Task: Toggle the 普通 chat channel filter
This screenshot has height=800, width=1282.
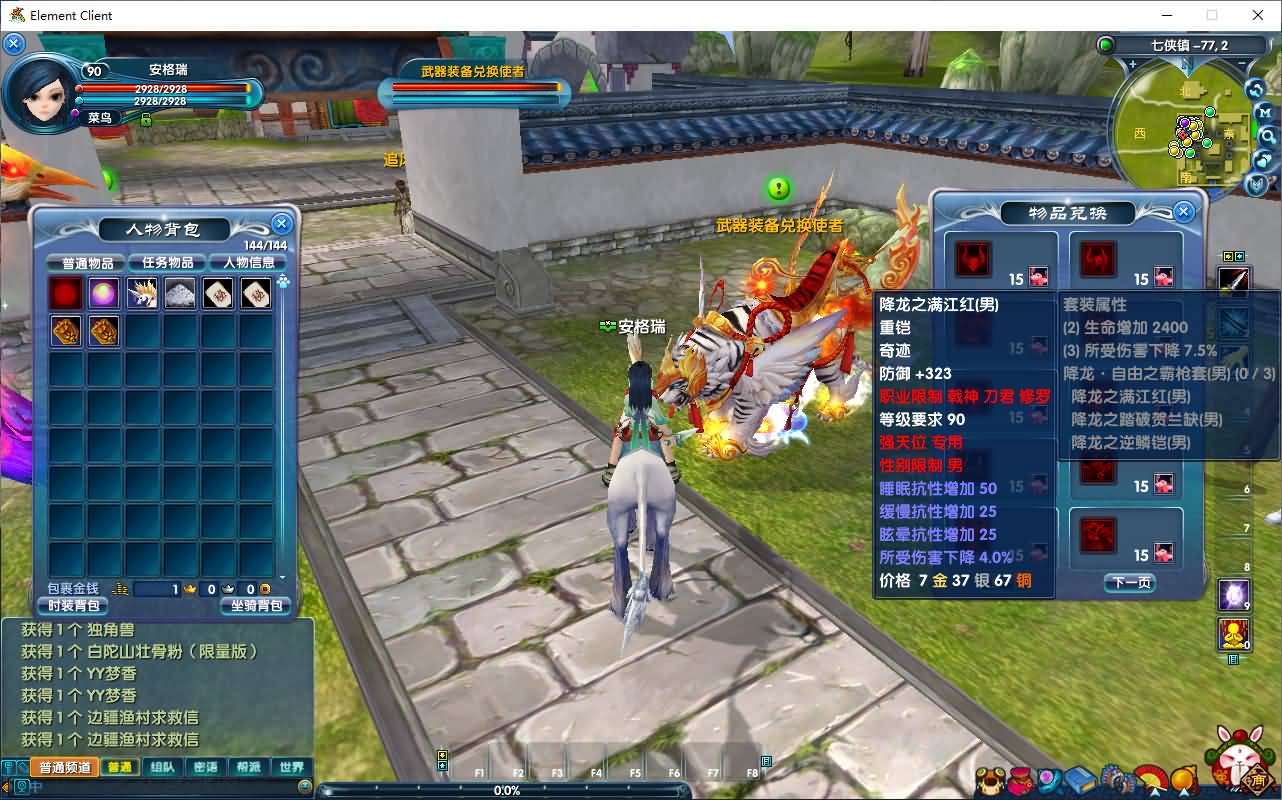Action: click(119, 766)
